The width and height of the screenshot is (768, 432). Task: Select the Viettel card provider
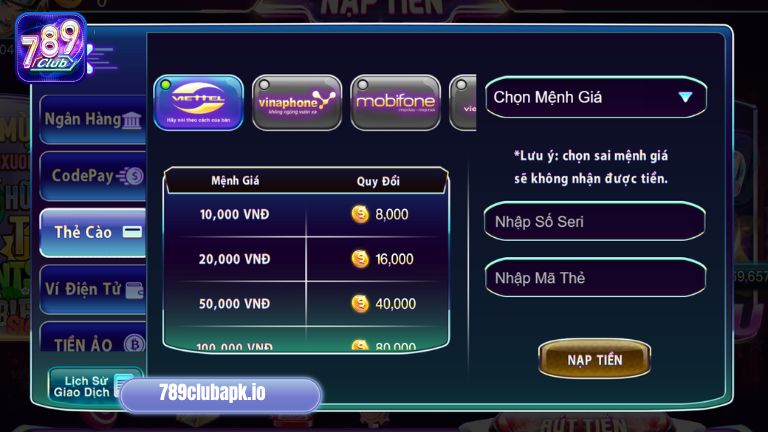point(198,103)
